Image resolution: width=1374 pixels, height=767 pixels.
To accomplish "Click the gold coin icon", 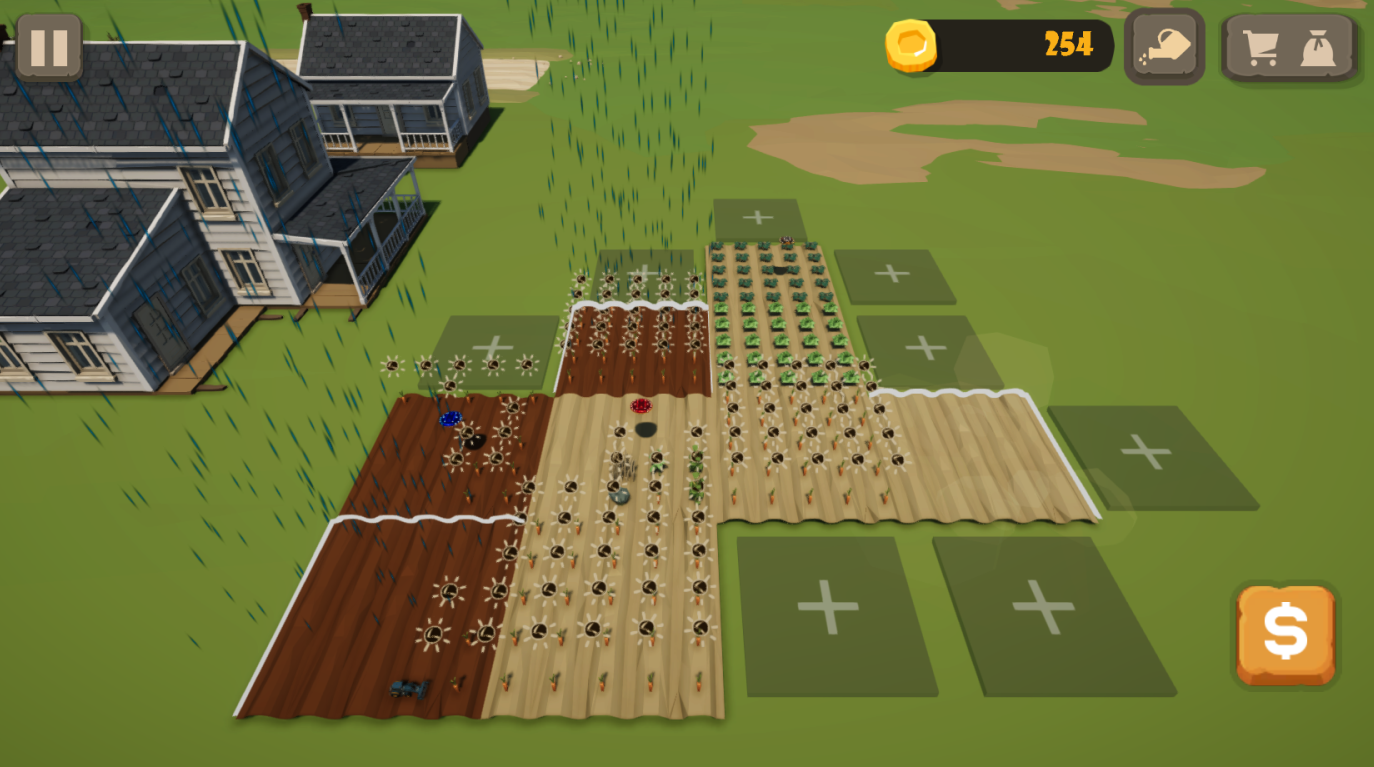I will point(913,45).
